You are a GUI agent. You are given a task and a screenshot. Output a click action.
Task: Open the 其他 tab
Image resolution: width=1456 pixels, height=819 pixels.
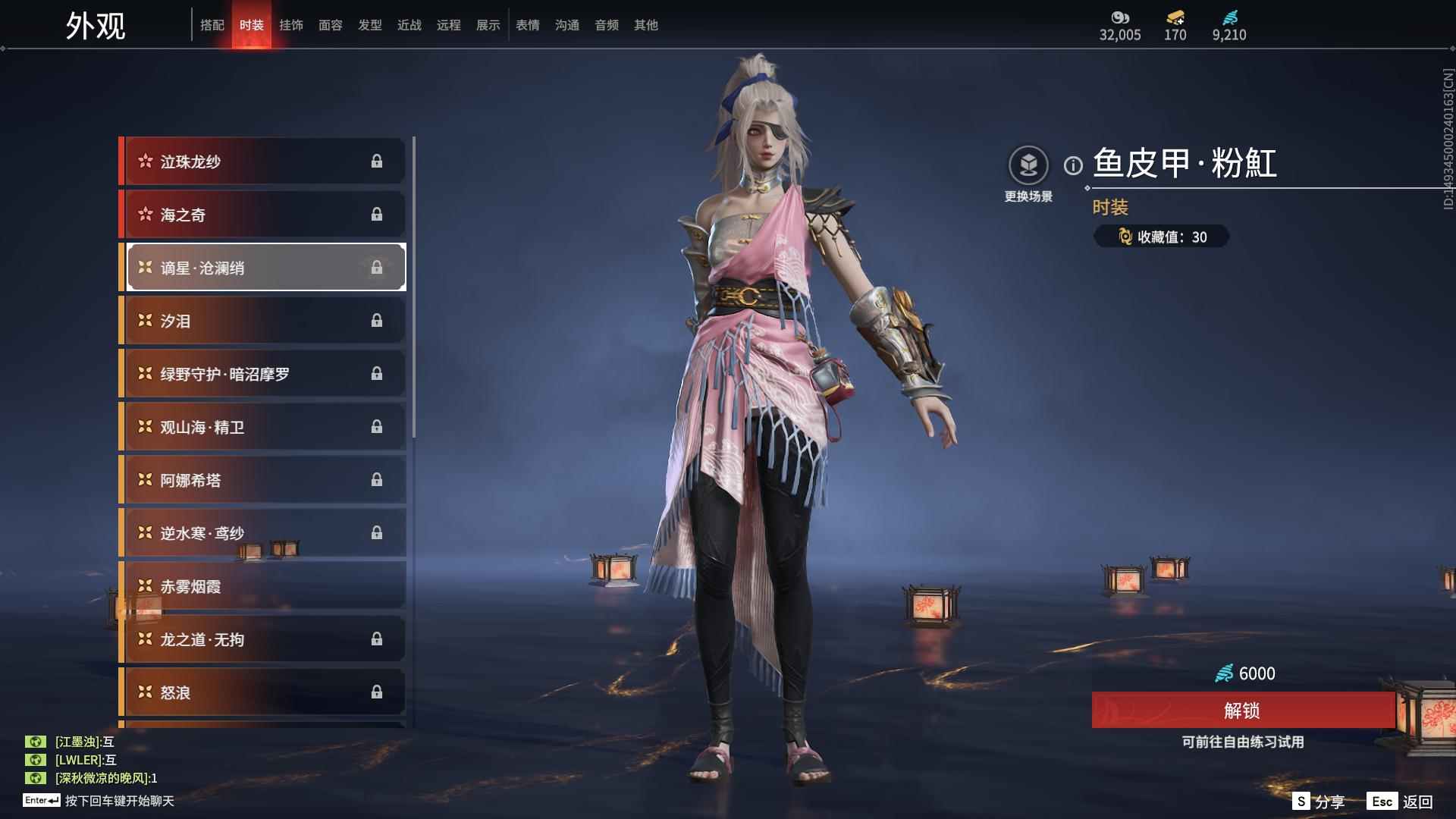(646, 25)
